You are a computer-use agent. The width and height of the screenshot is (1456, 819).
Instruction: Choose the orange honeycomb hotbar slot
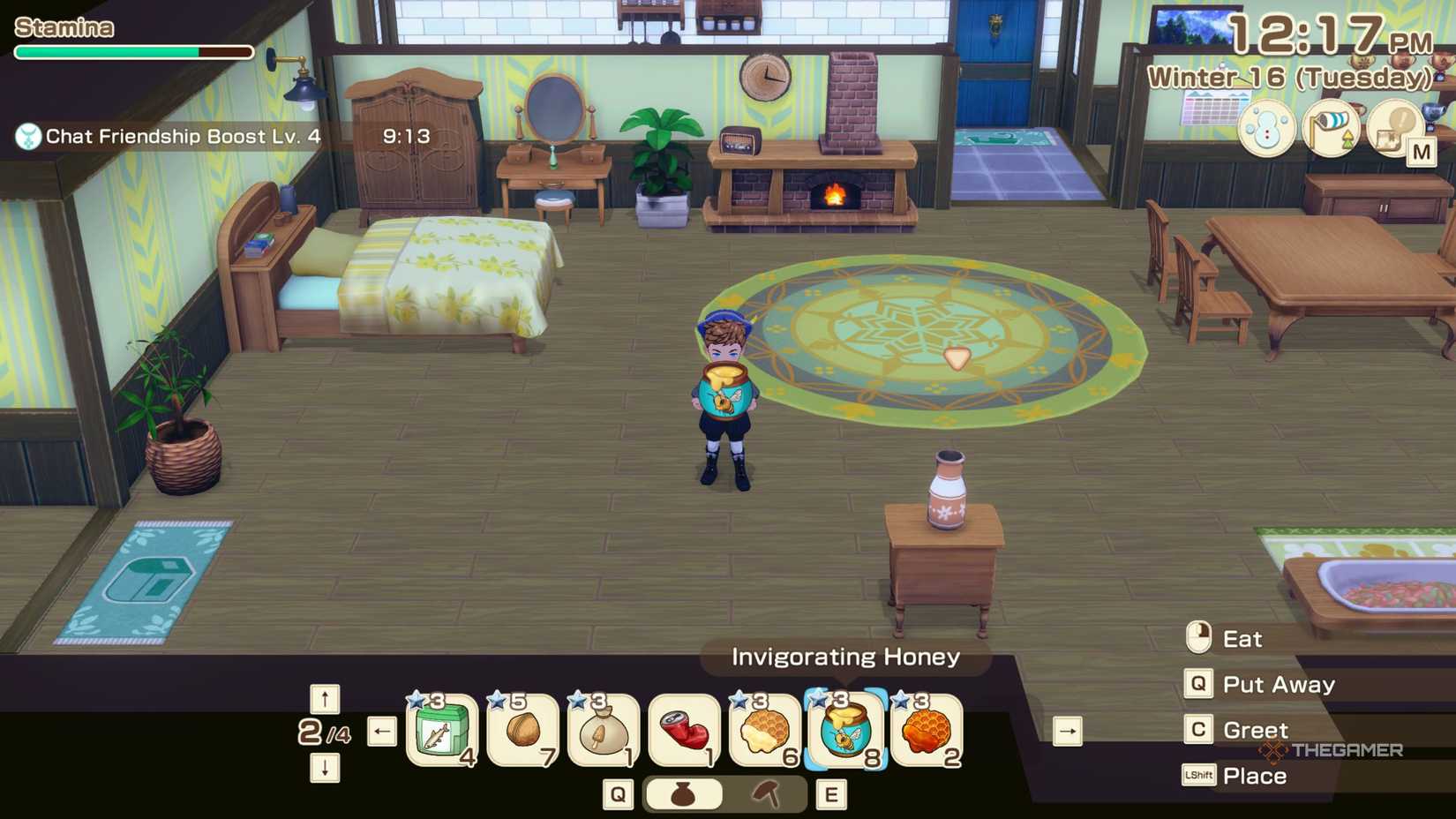pos(927,730)
